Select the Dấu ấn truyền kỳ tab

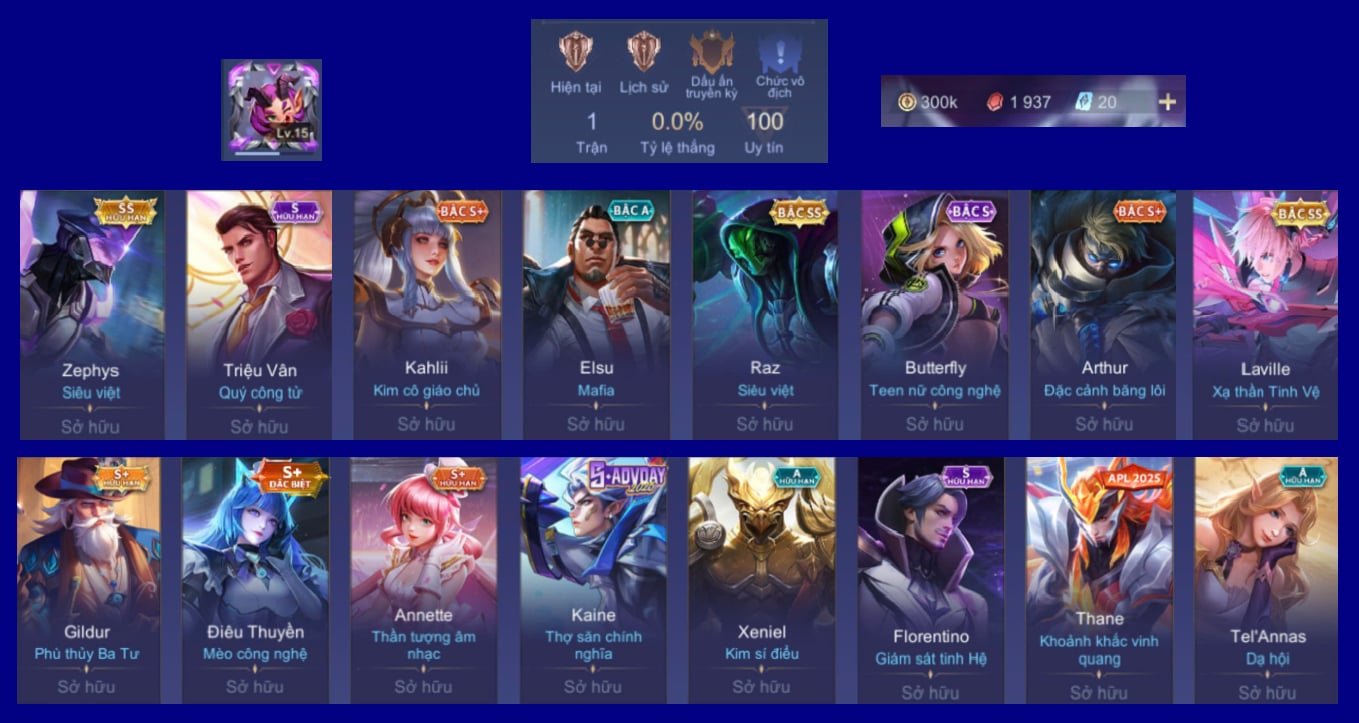coord(711,64)
